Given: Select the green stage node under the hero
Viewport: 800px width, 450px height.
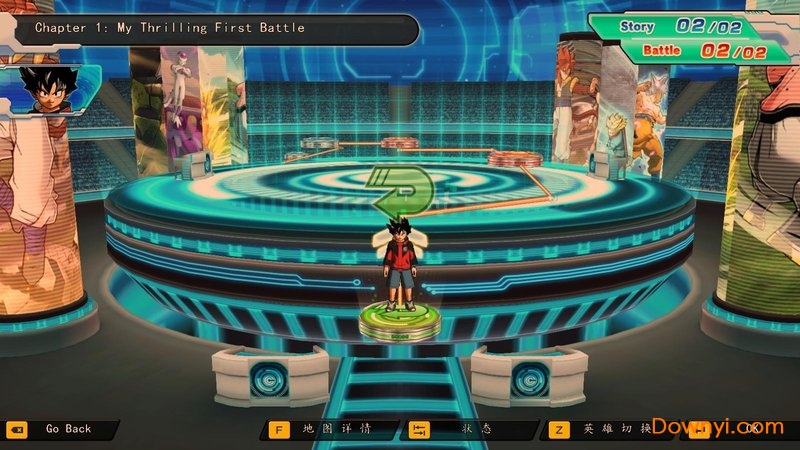Looking at the screenshot, I should 400,322.
